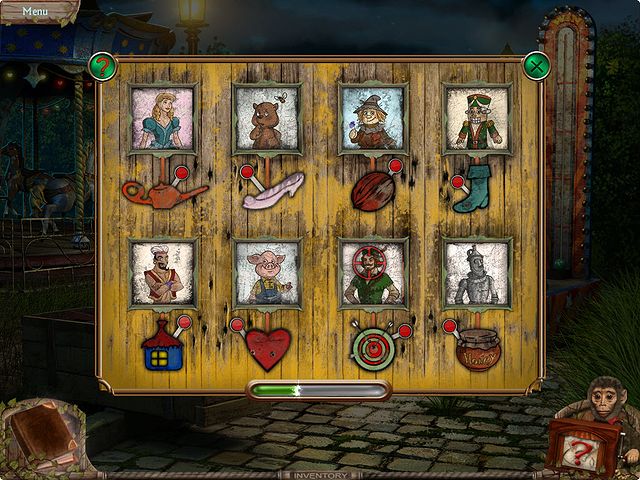
Task: Open the Menu button
Action: point(35,11)
